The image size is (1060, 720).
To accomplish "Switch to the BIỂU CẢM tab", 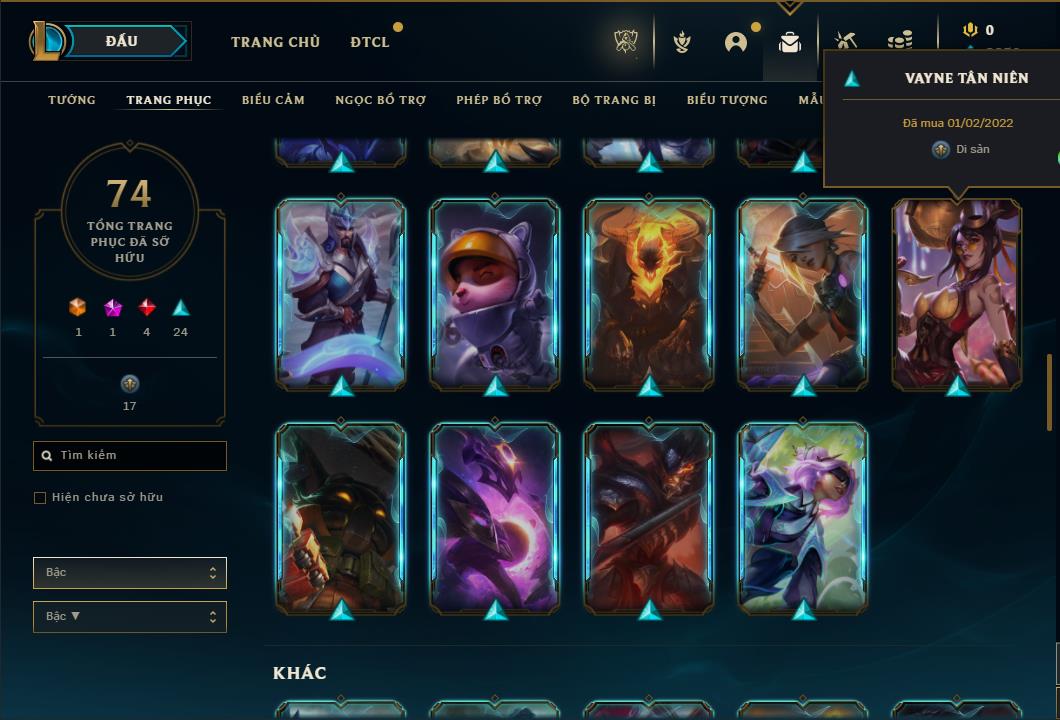I will (273, 100).
